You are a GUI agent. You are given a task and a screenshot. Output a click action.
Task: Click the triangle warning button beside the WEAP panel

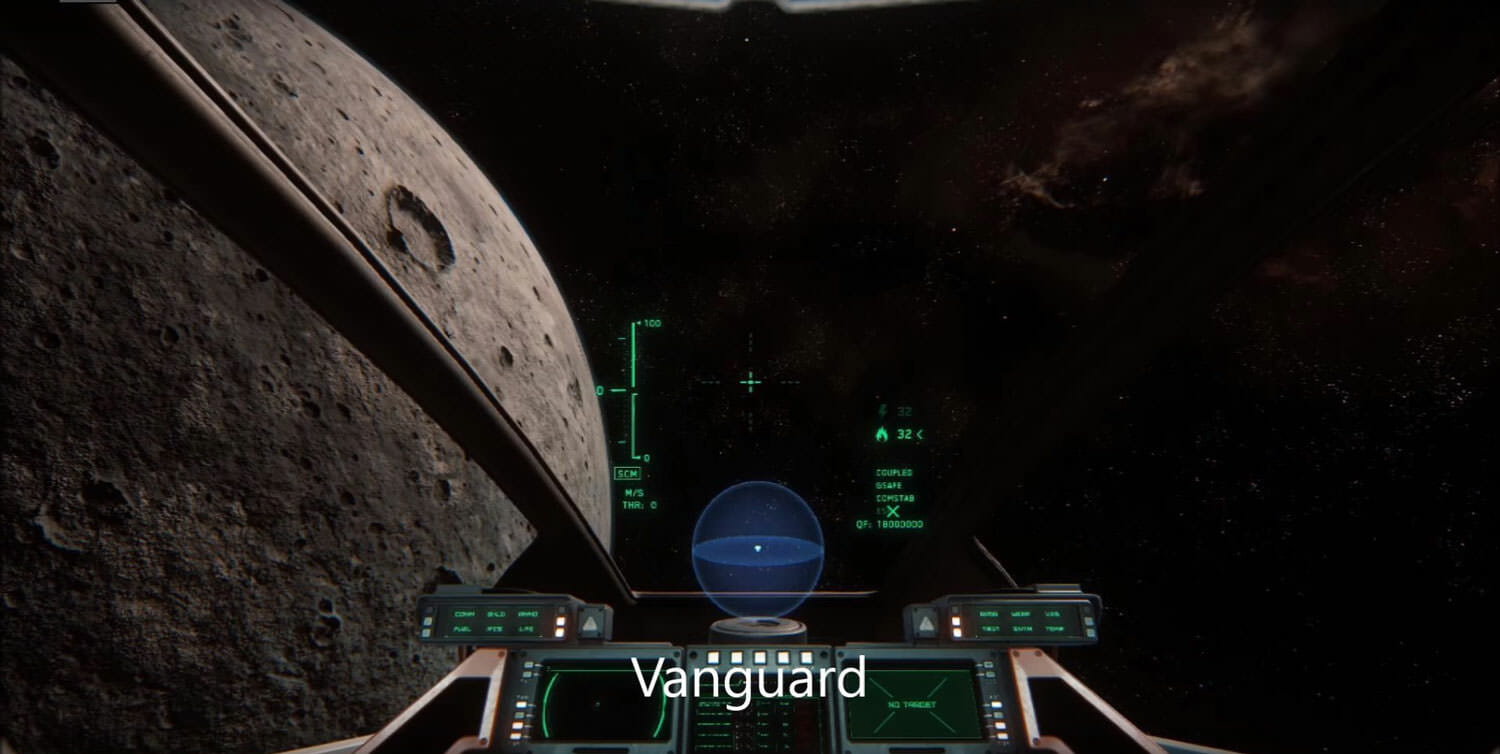click(926, 624)
